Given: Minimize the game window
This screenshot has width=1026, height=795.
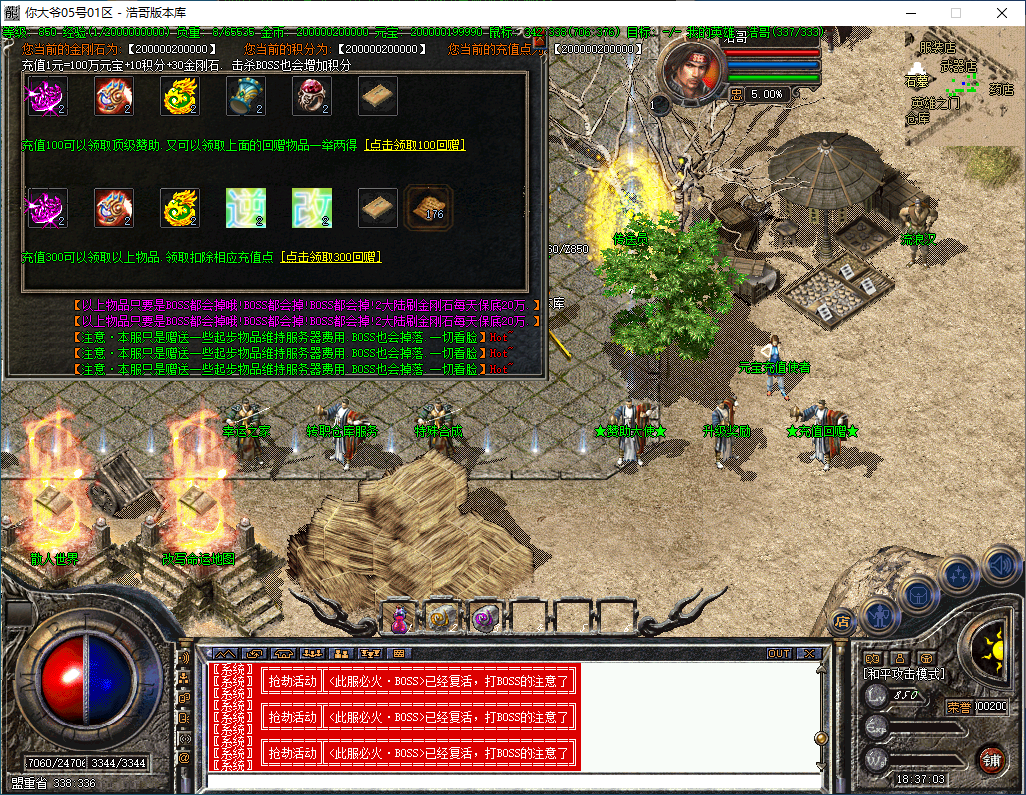Looking at the screenshot, I should coord(909,13).
